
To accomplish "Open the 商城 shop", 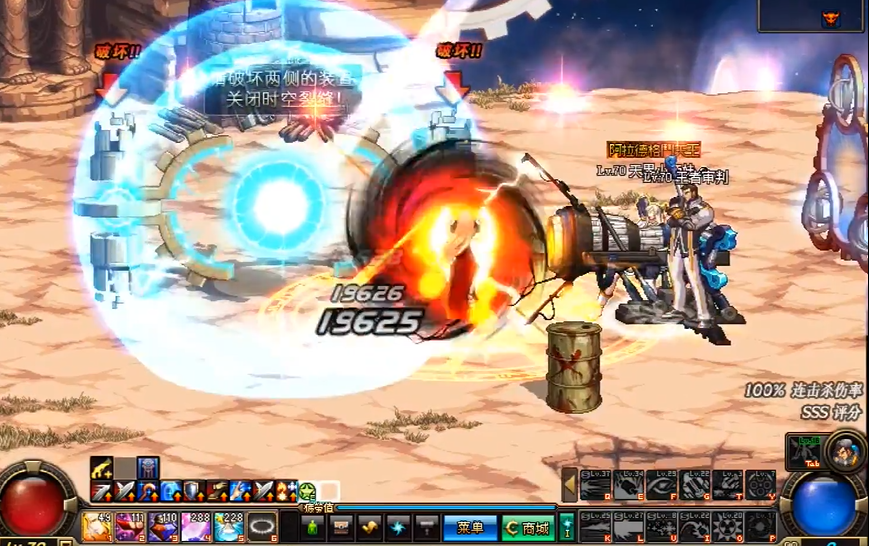I will 526,527.
